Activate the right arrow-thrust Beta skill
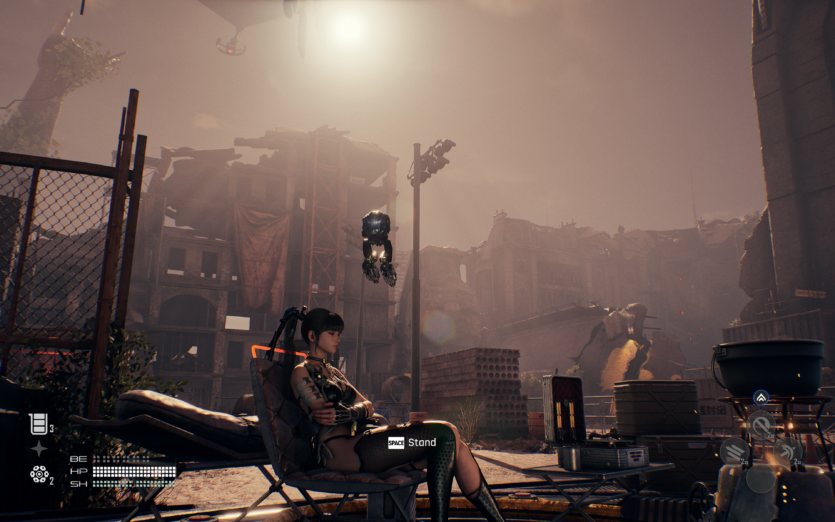The width and height of the screenshot is (835, 522). tap(788, 451)
